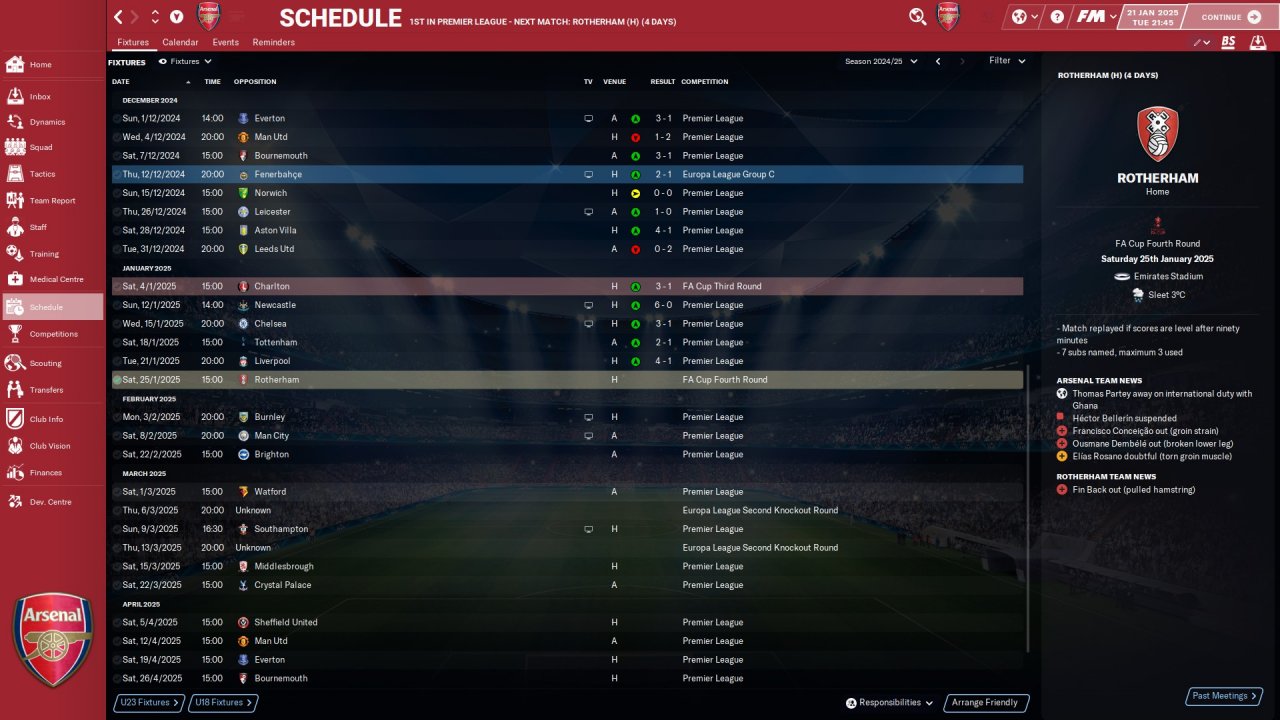View Past Meetings with Rotherham
Screen dimensions: 1280x720
point(1223,696)
